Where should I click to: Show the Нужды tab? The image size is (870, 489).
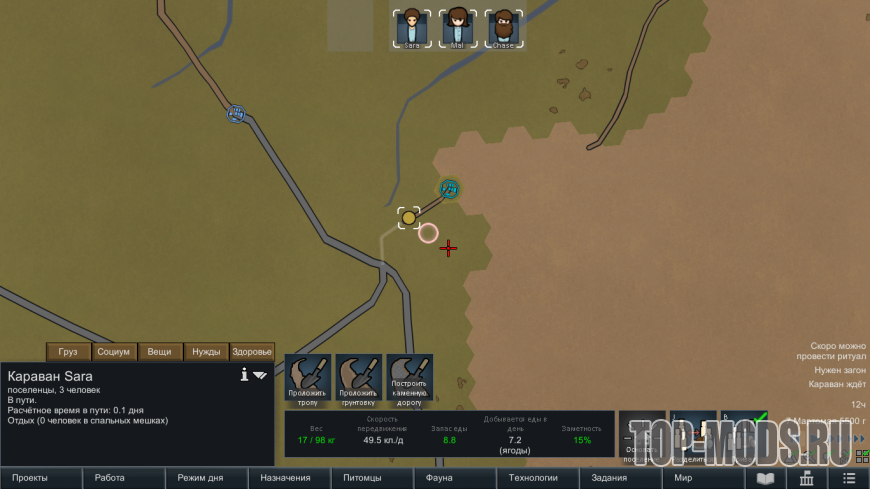pos(206,352)
